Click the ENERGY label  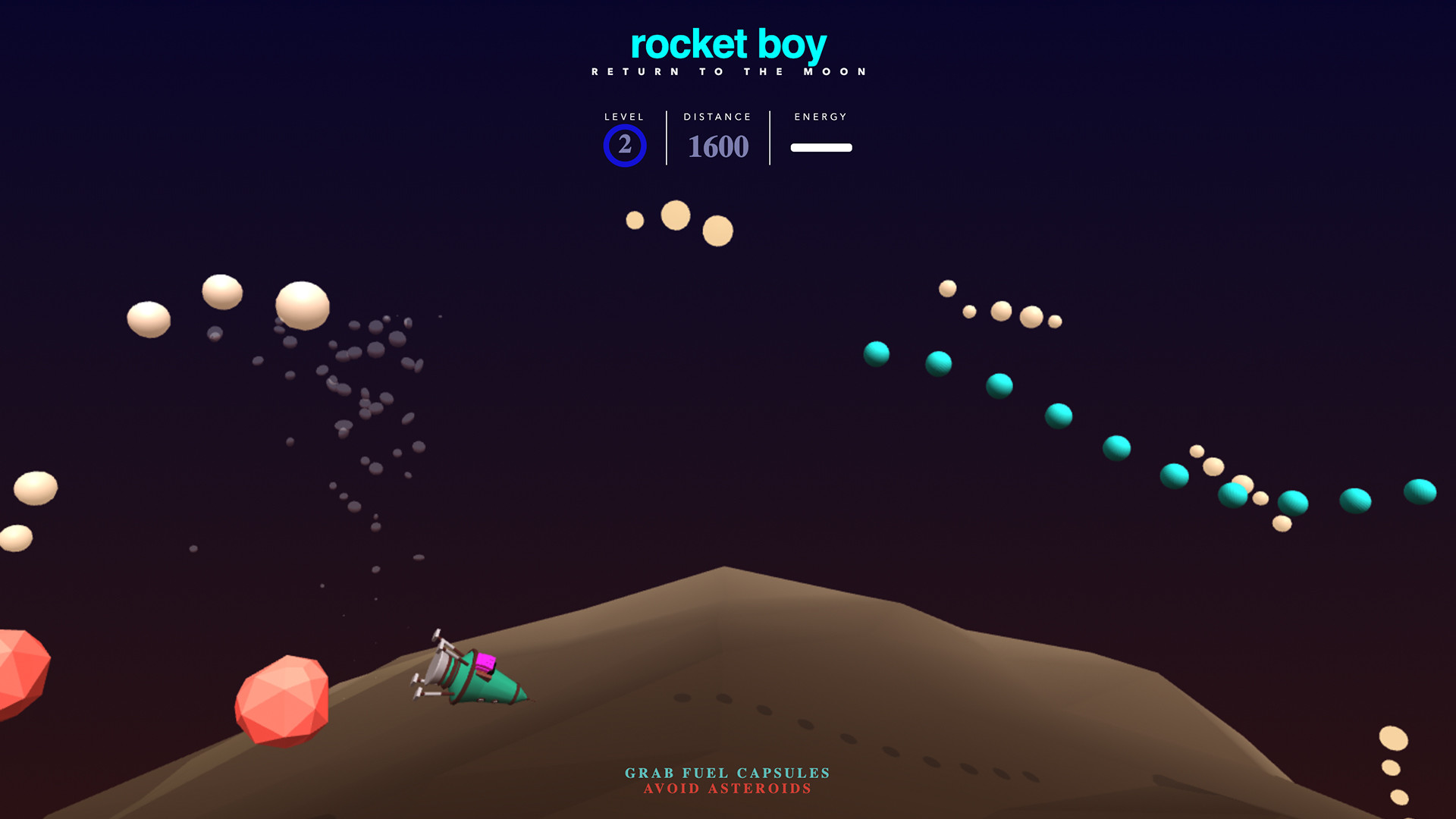[x=821, y=117]
